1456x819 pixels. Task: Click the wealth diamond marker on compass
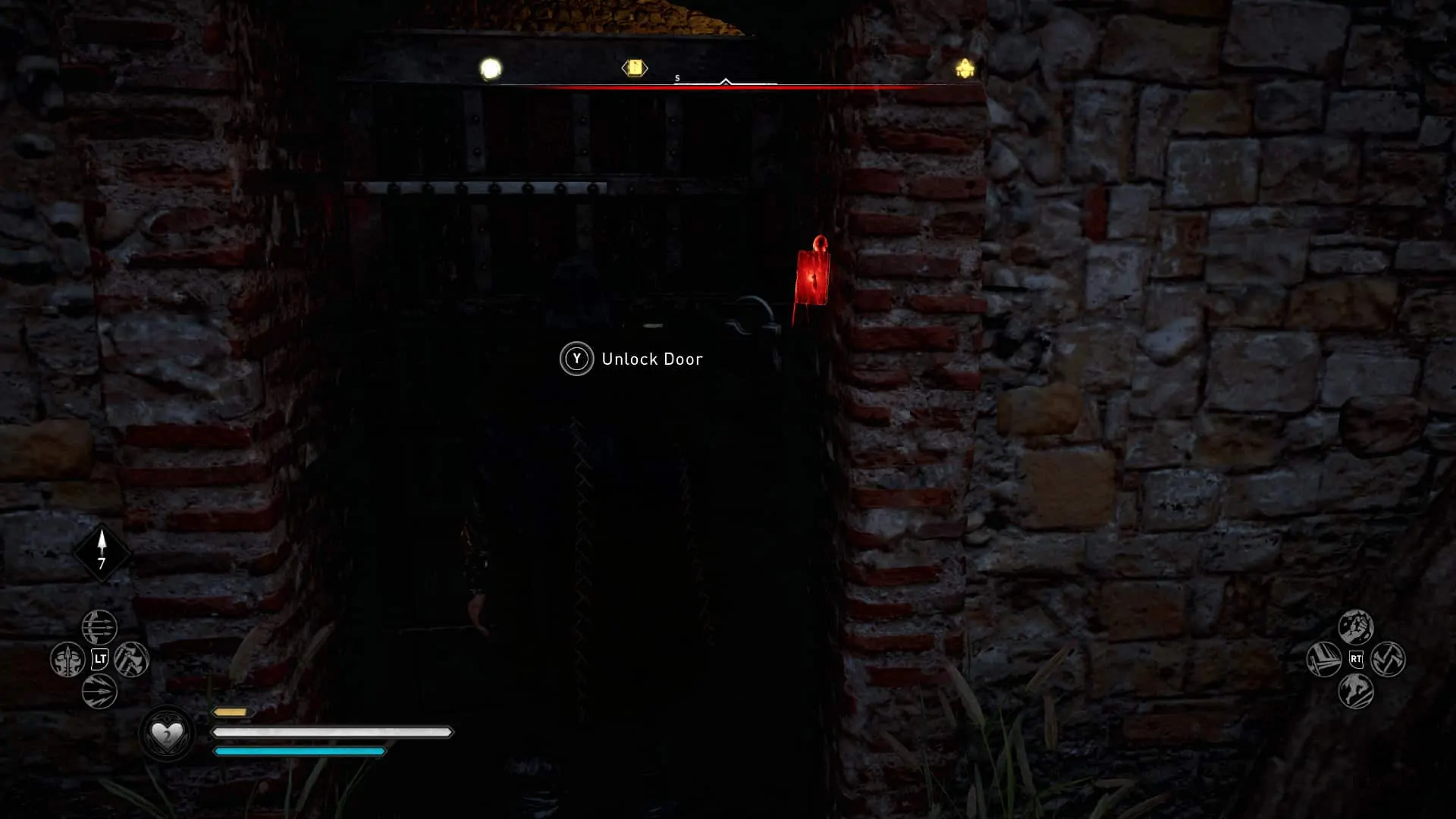point(635,67)
